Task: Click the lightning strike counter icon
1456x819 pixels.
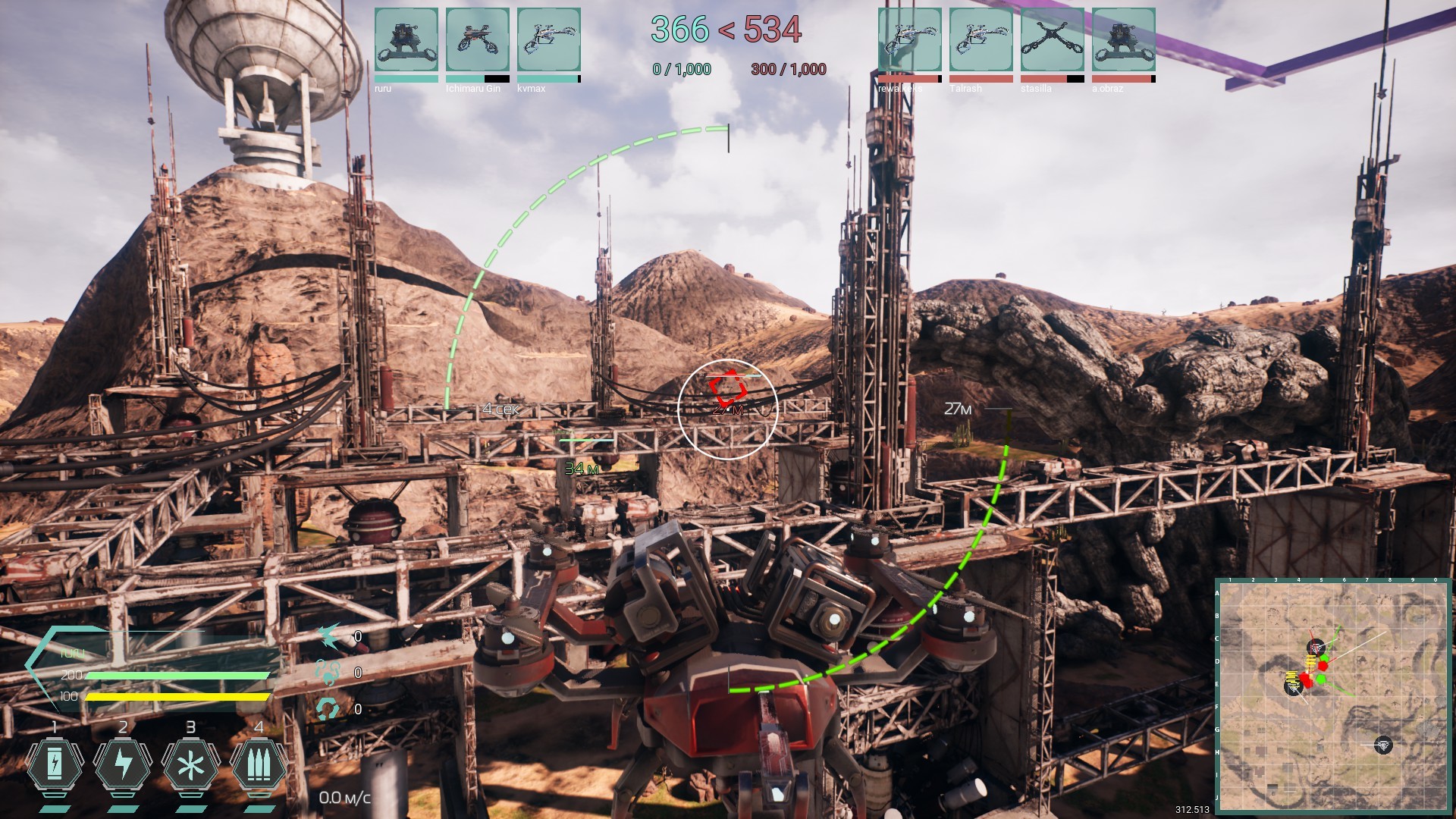Action: [328, 639]
